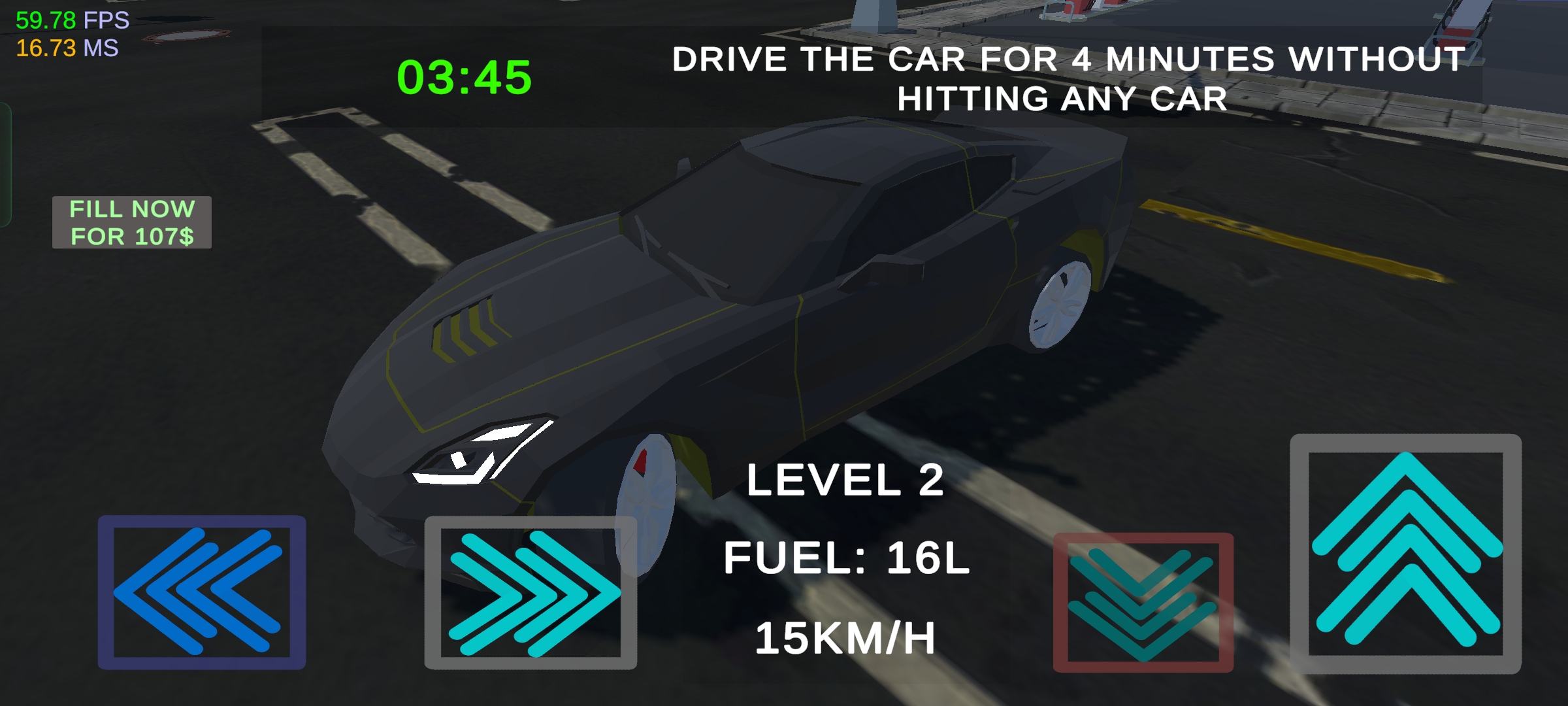
Task: Tap the 03:45 countdown timer
Action: pos(463,78)
